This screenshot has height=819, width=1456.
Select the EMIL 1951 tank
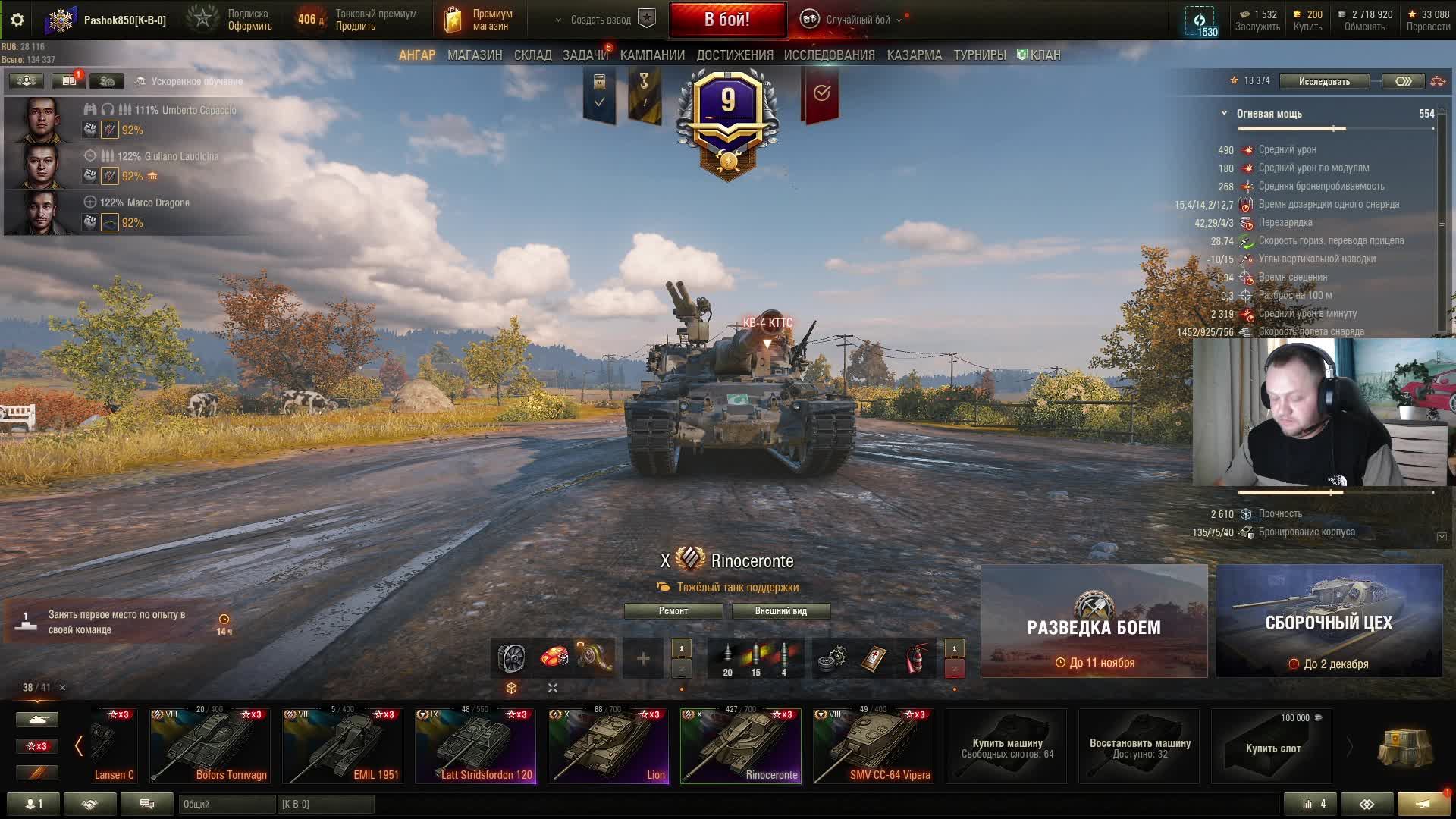coord(343,745)
